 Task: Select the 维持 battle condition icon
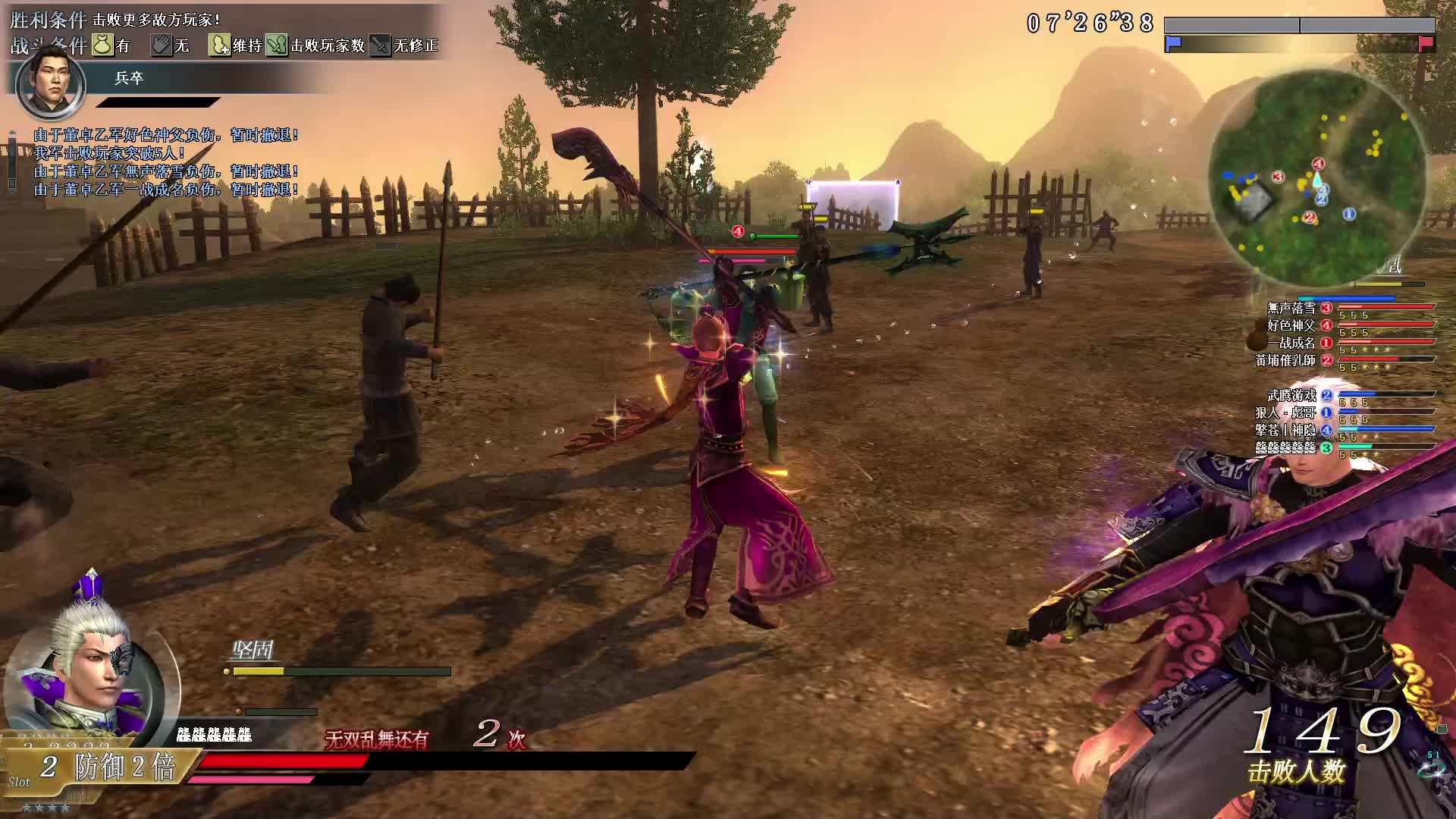click(219, 45)
